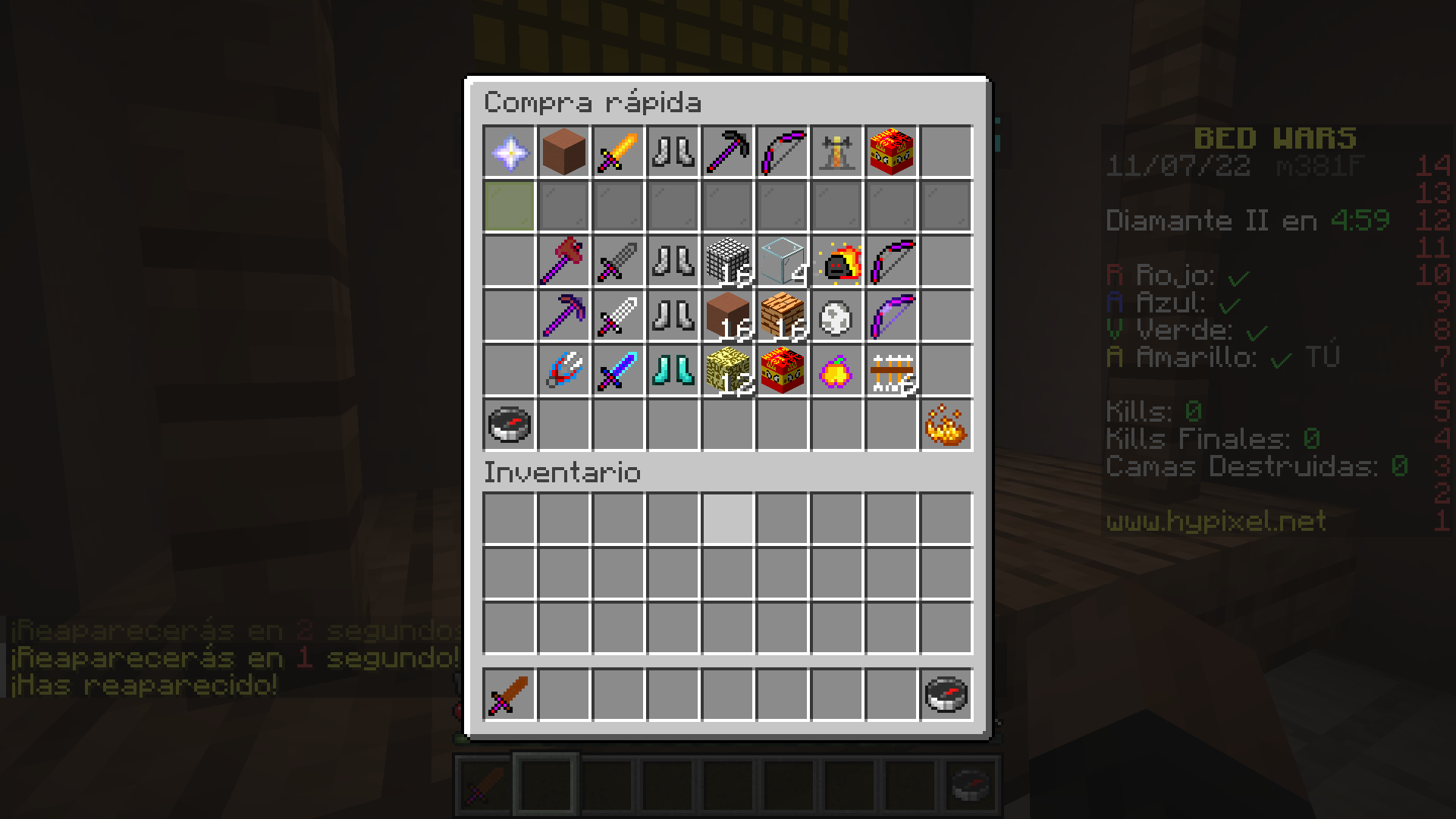Buy the TNT item in the top row
The image size is (1456, 819).
[892, 152]
